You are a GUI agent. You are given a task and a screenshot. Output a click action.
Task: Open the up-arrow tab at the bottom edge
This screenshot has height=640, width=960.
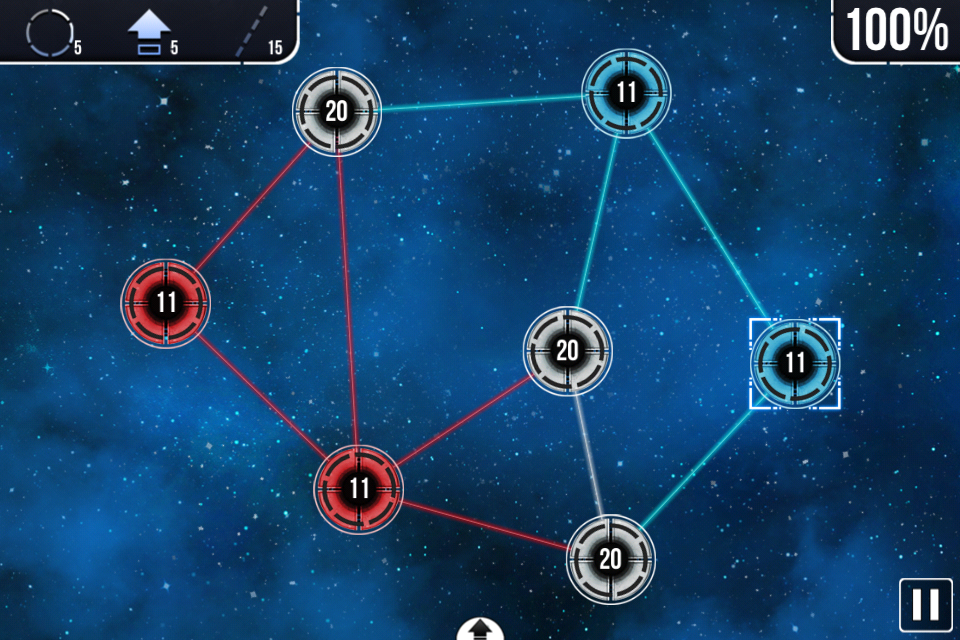tap(480, 630)
